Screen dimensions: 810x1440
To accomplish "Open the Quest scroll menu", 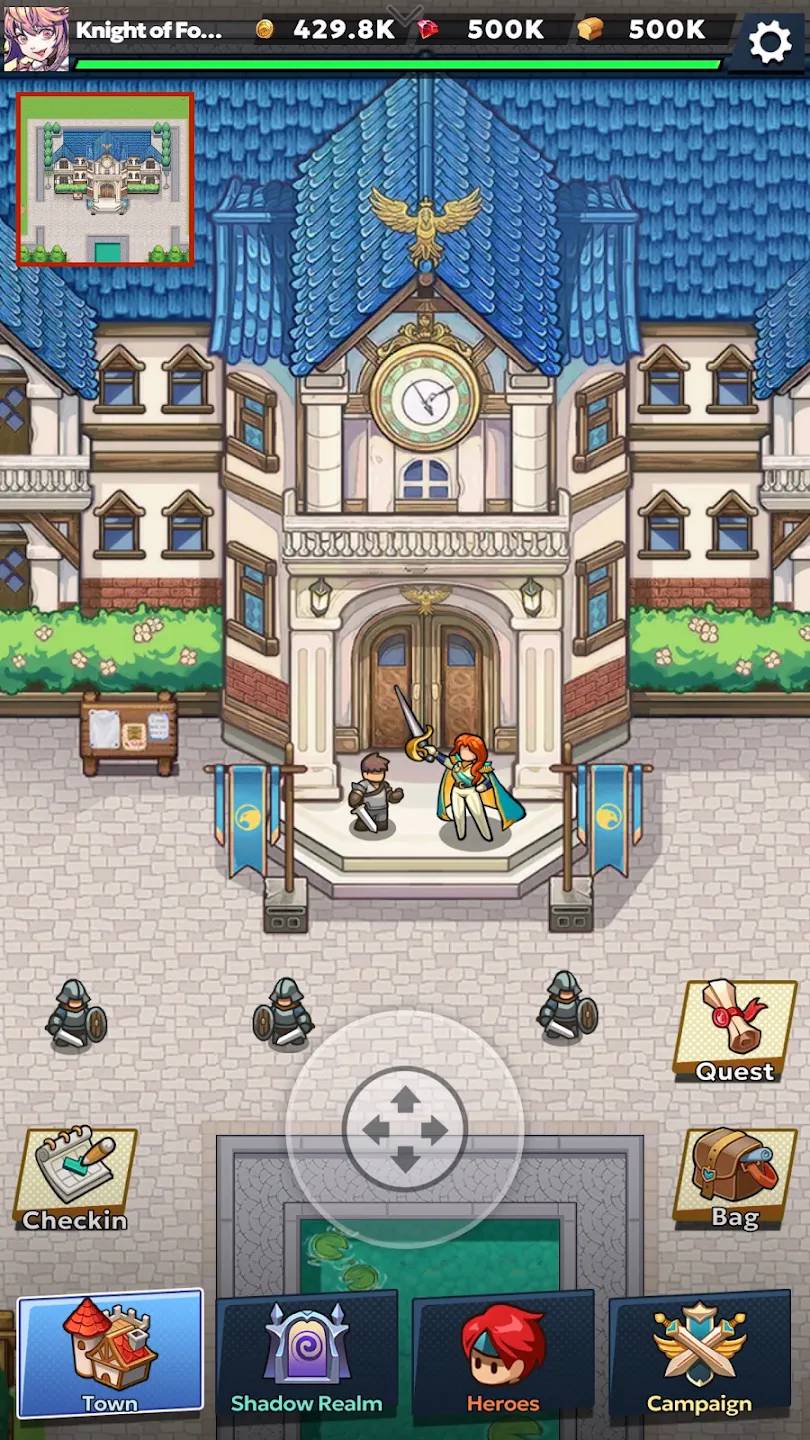I will 735,1032.
